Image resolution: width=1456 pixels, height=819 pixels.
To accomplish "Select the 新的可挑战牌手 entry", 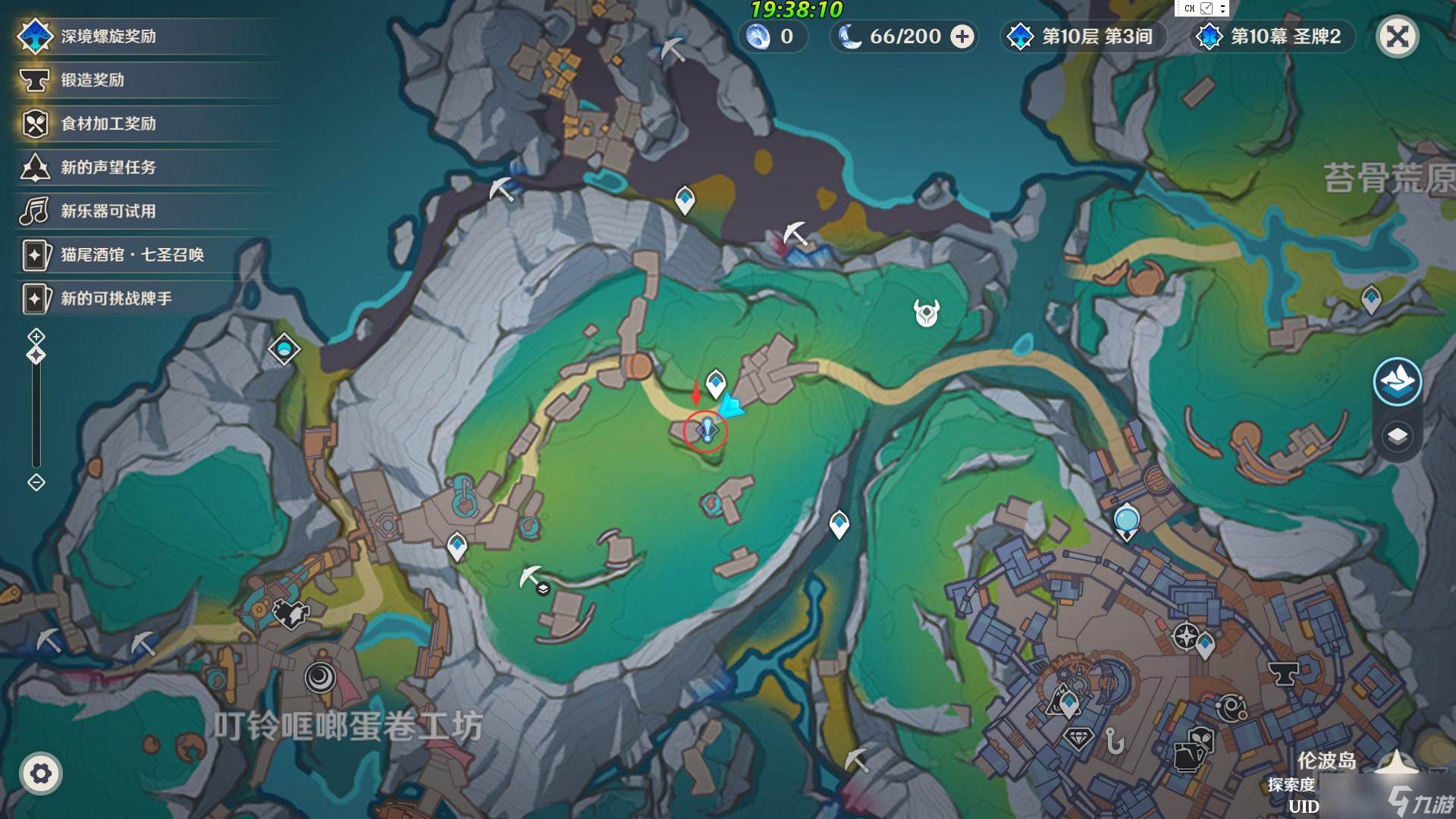I will pyautogui.click(x=116, y=299).
